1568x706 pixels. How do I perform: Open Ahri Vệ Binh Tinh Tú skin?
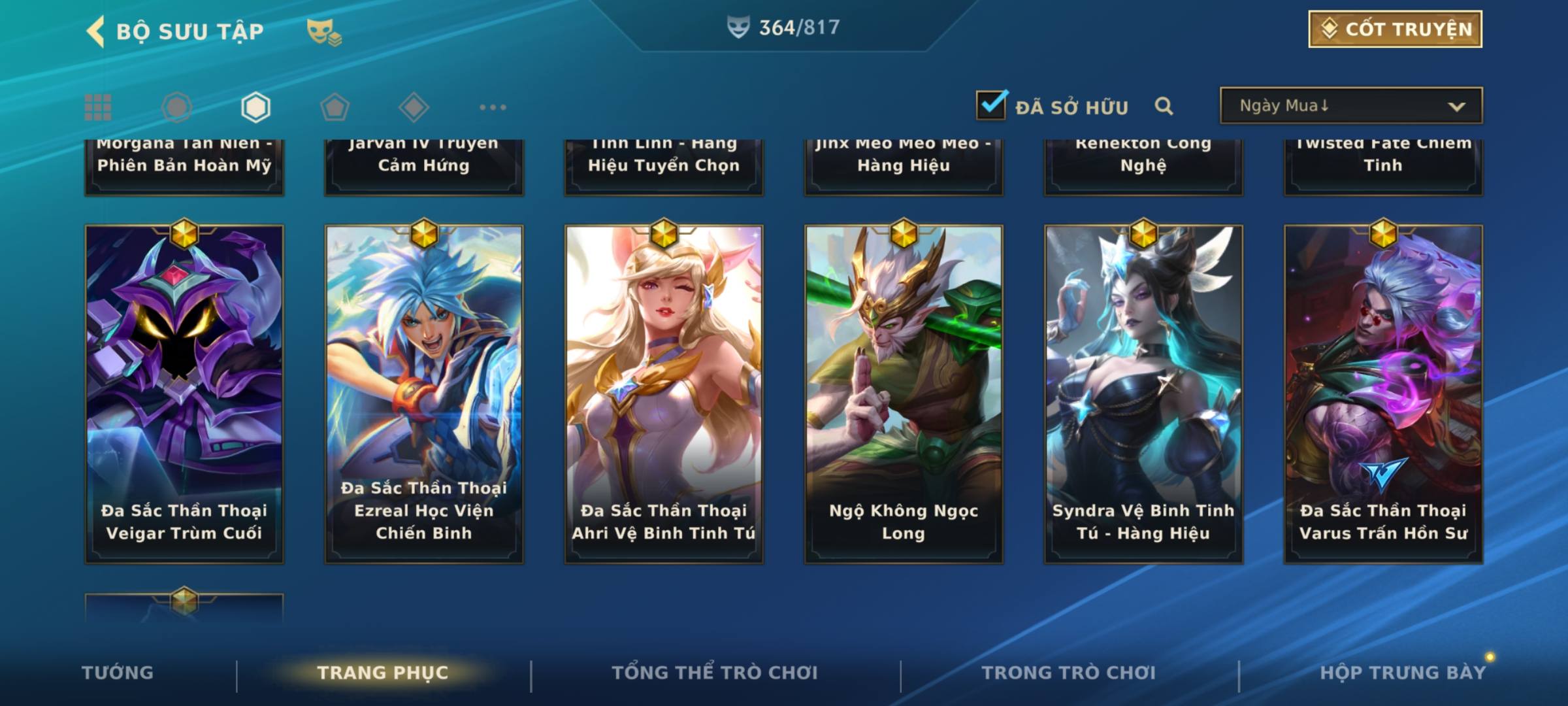pos(664,394)
